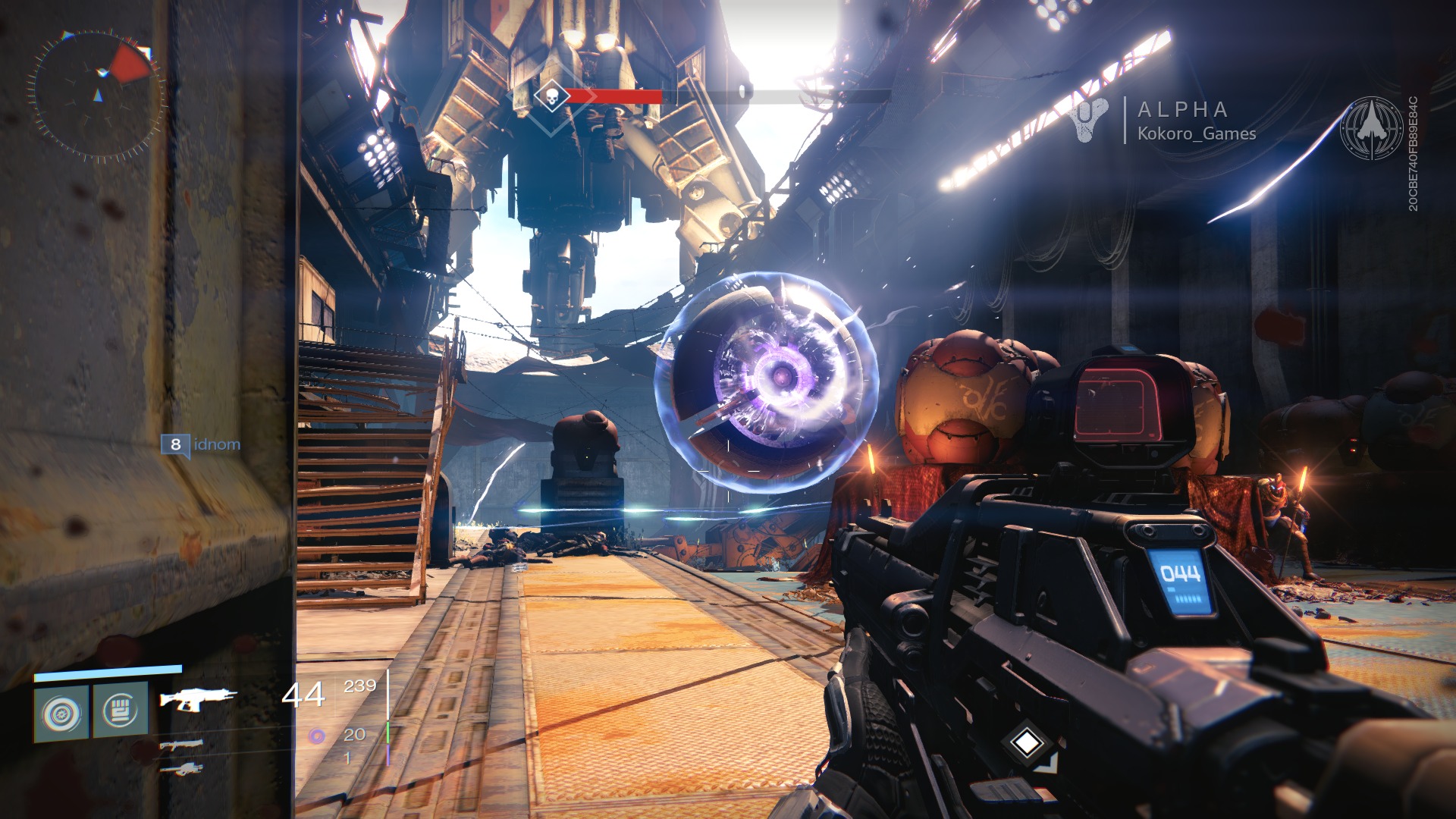Viewport: 1456px width, 819px height.
Task: Click the purple void ammo swirl icon
Action: pos(317,734)
